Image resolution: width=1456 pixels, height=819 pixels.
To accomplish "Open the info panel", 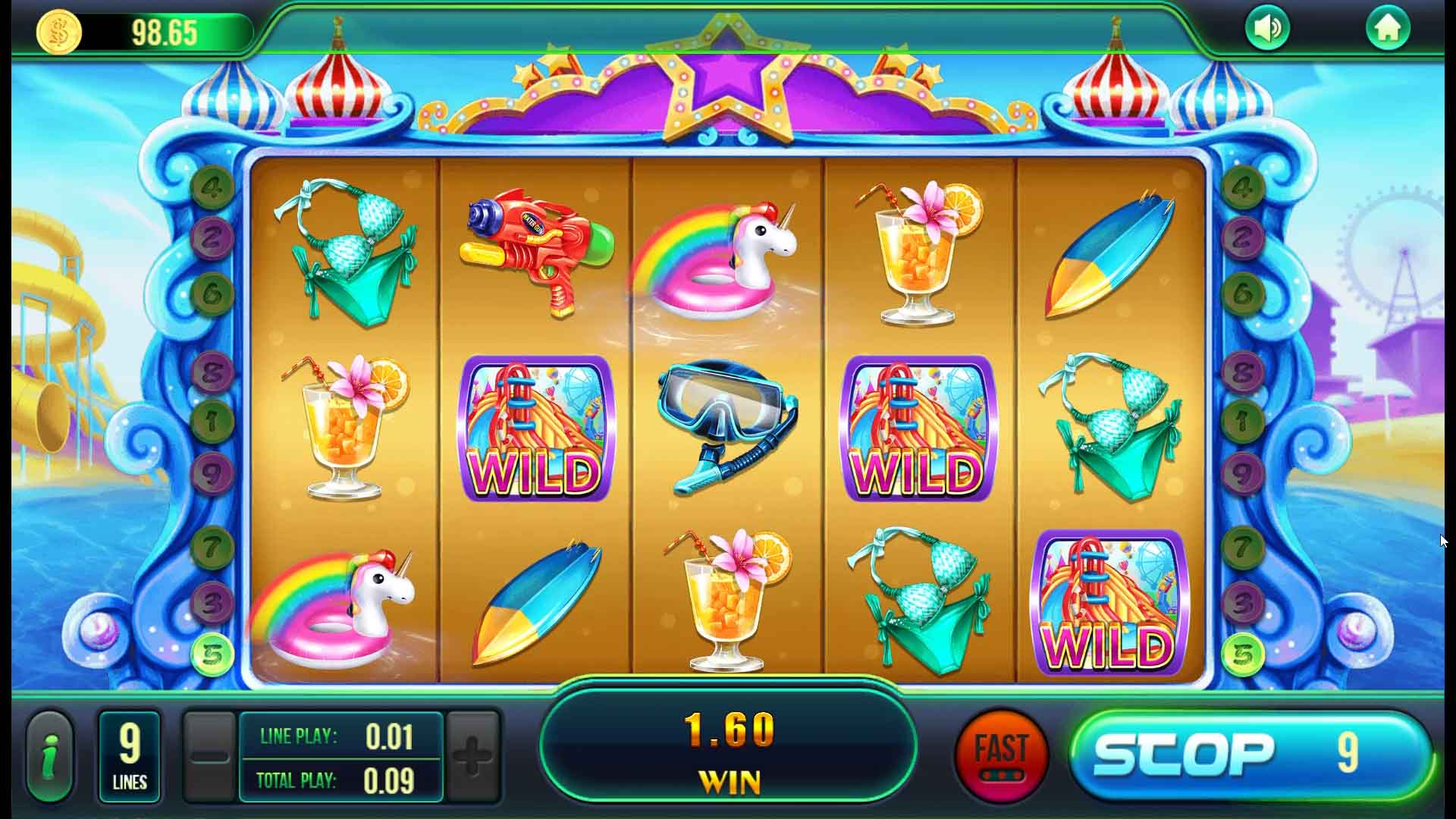I will coord(49,755).
